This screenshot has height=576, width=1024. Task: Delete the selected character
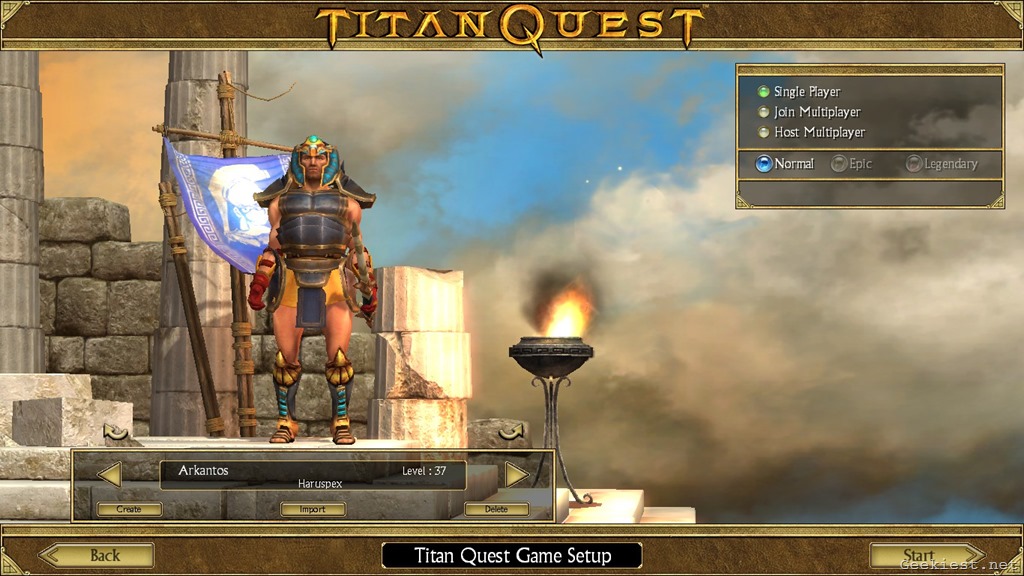tap(496, 509)
